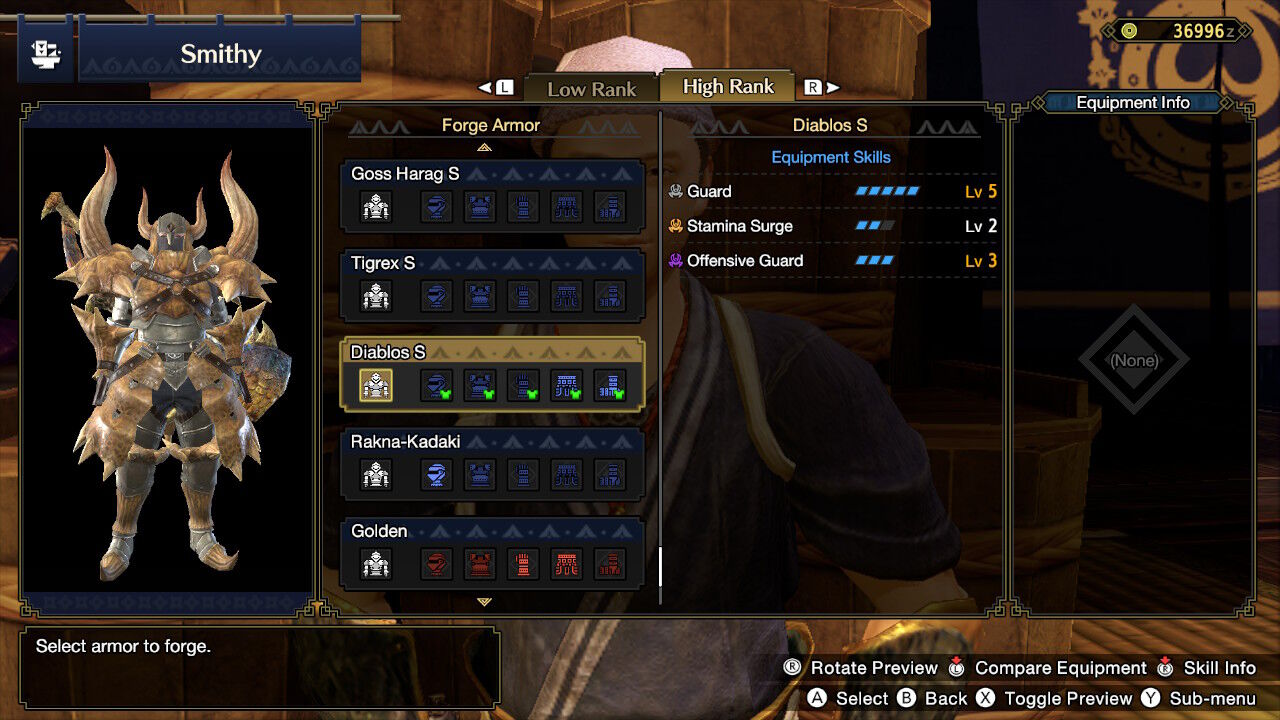This screenshot has height=720, width=1280.
Task: Select the High Rank tab
Action: click(728, 87)
